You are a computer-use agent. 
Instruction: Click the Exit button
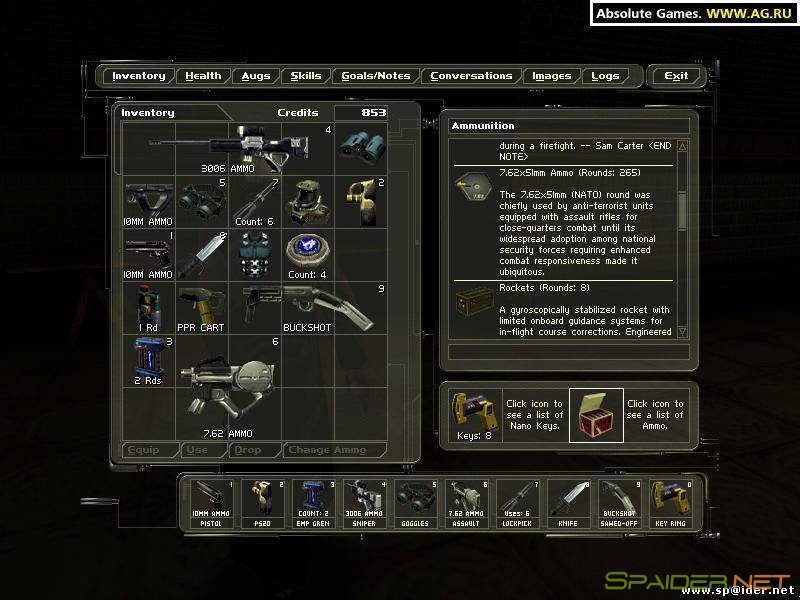click(x=676, y=76)
